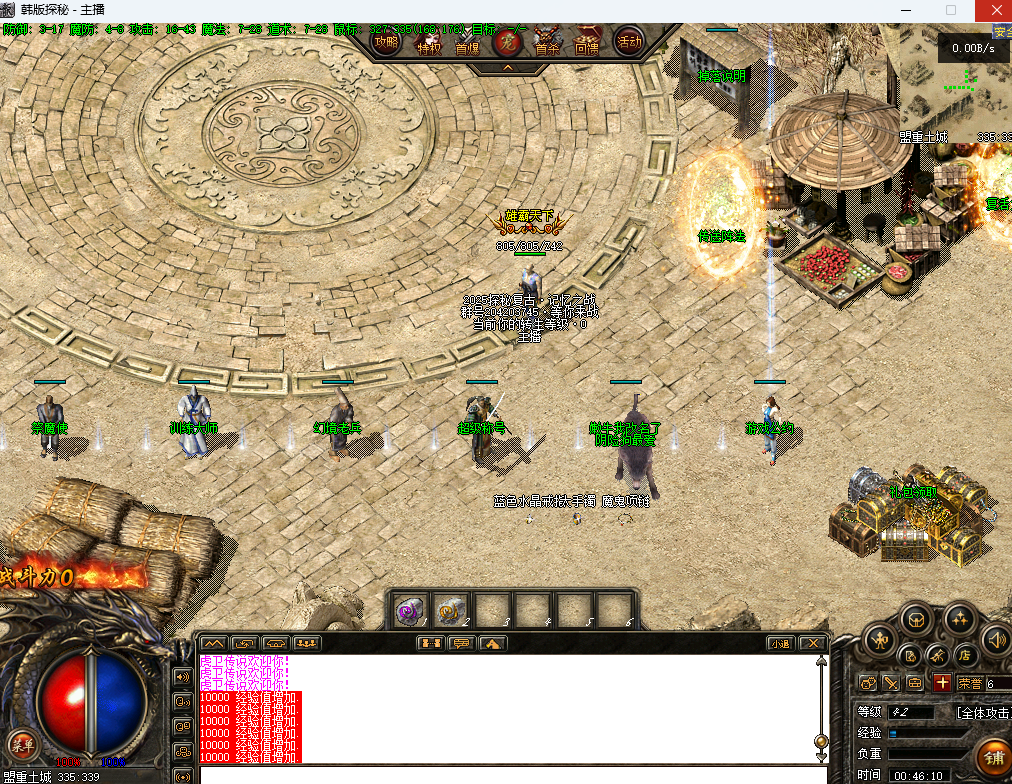Open the bag inventory round icon
Screen dimensions: 1012x784
click(x=916, y=620)
